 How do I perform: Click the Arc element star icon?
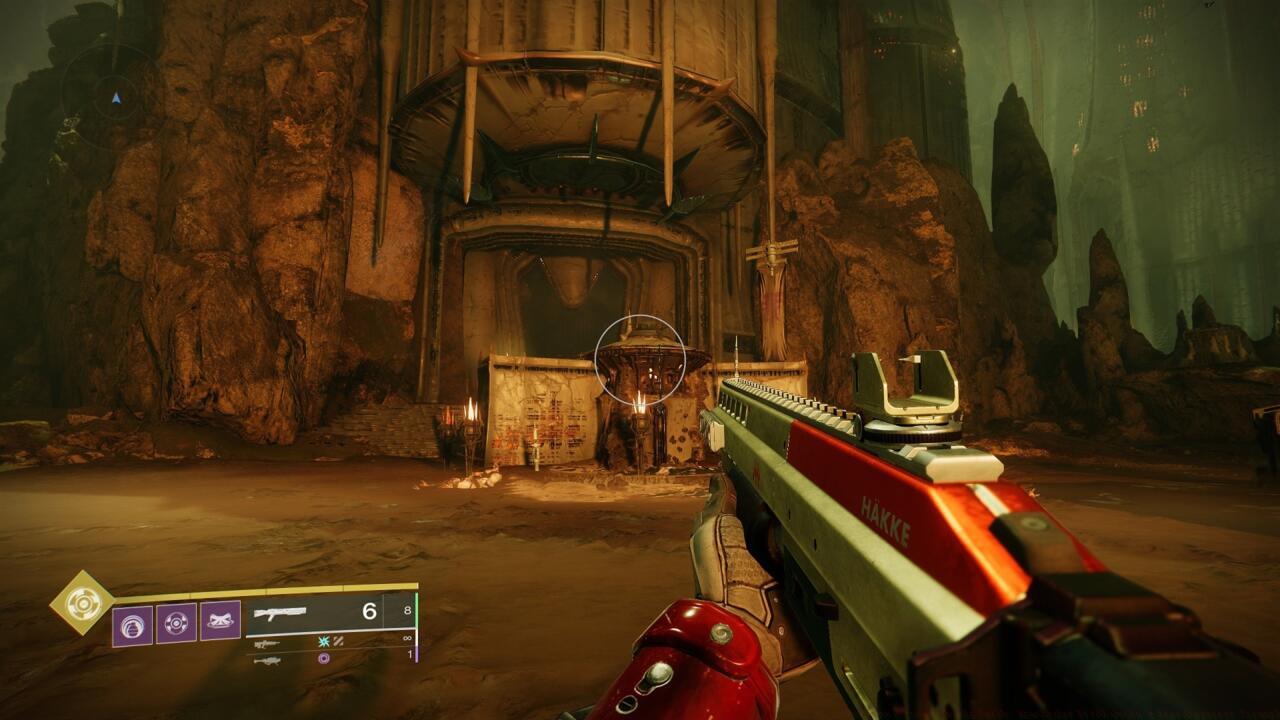coord(322,641)
